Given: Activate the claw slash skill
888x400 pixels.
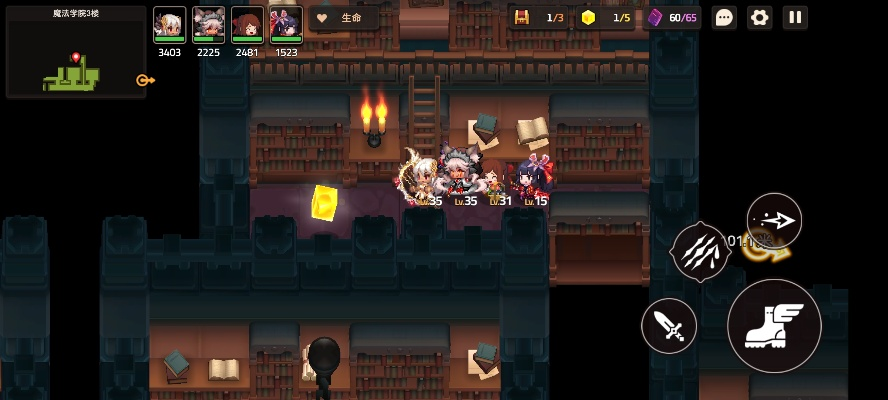Looking at the screenshot, I should [700, 251].
